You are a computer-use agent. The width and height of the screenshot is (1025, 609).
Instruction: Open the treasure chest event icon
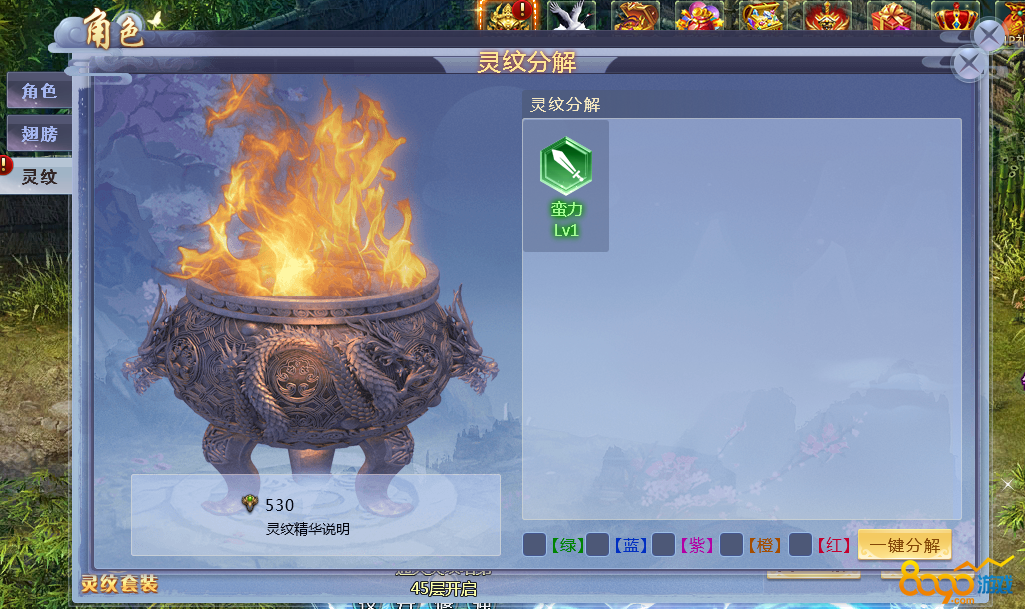[762, 17]
